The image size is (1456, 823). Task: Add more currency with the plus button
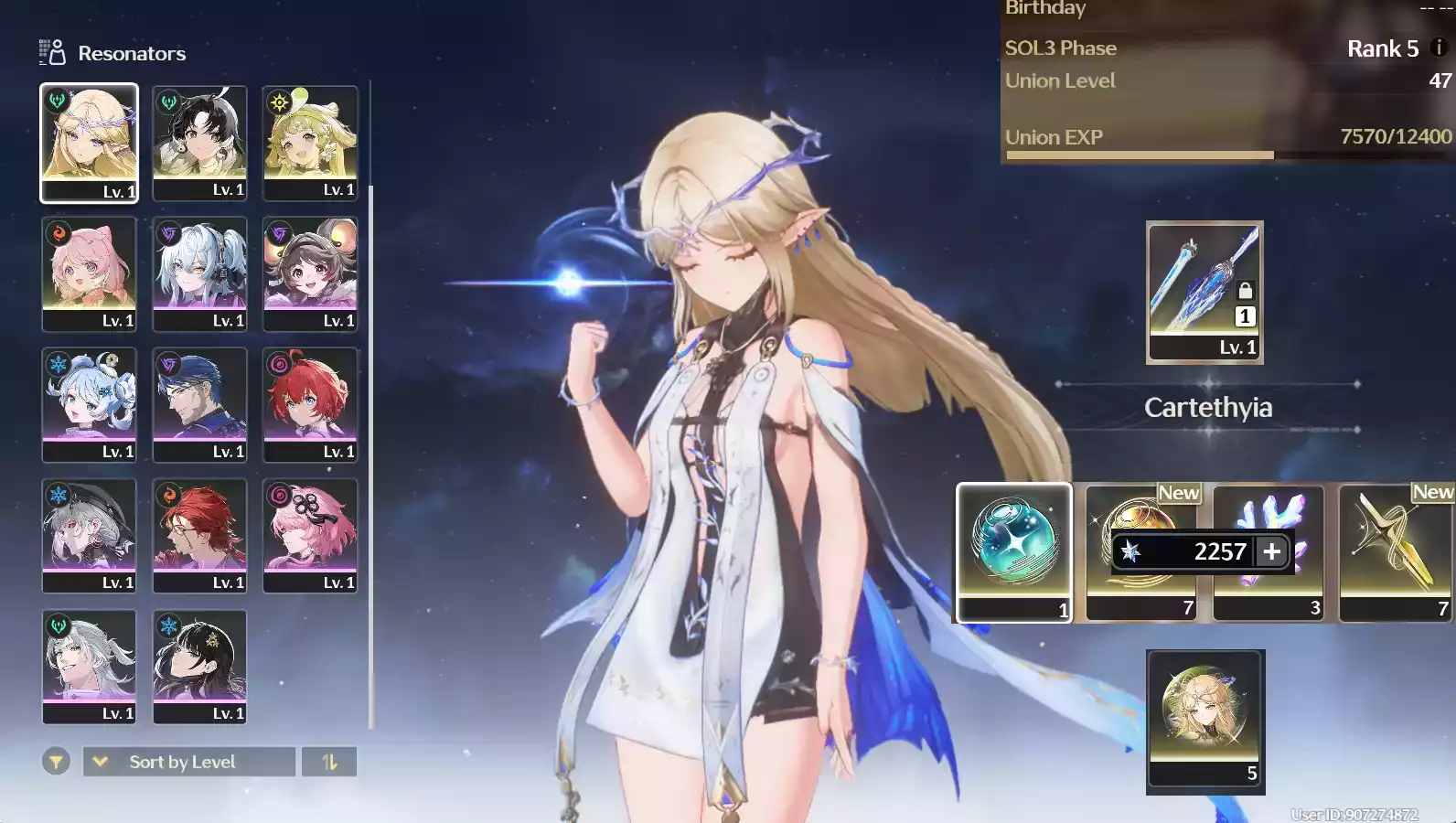(x=1272, y=551)
